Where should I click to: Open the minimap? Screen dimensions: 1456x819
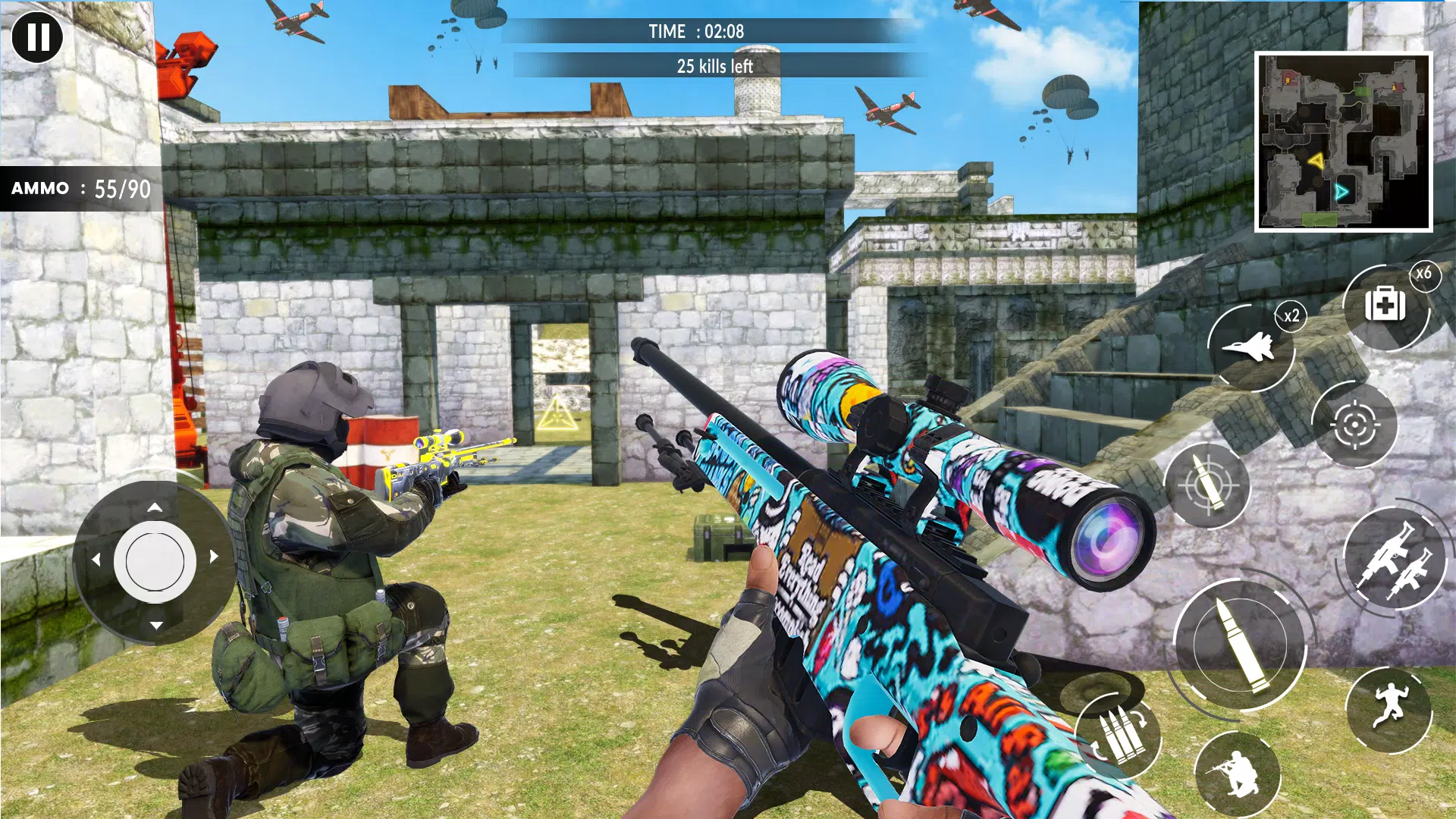coord(1343,142)
